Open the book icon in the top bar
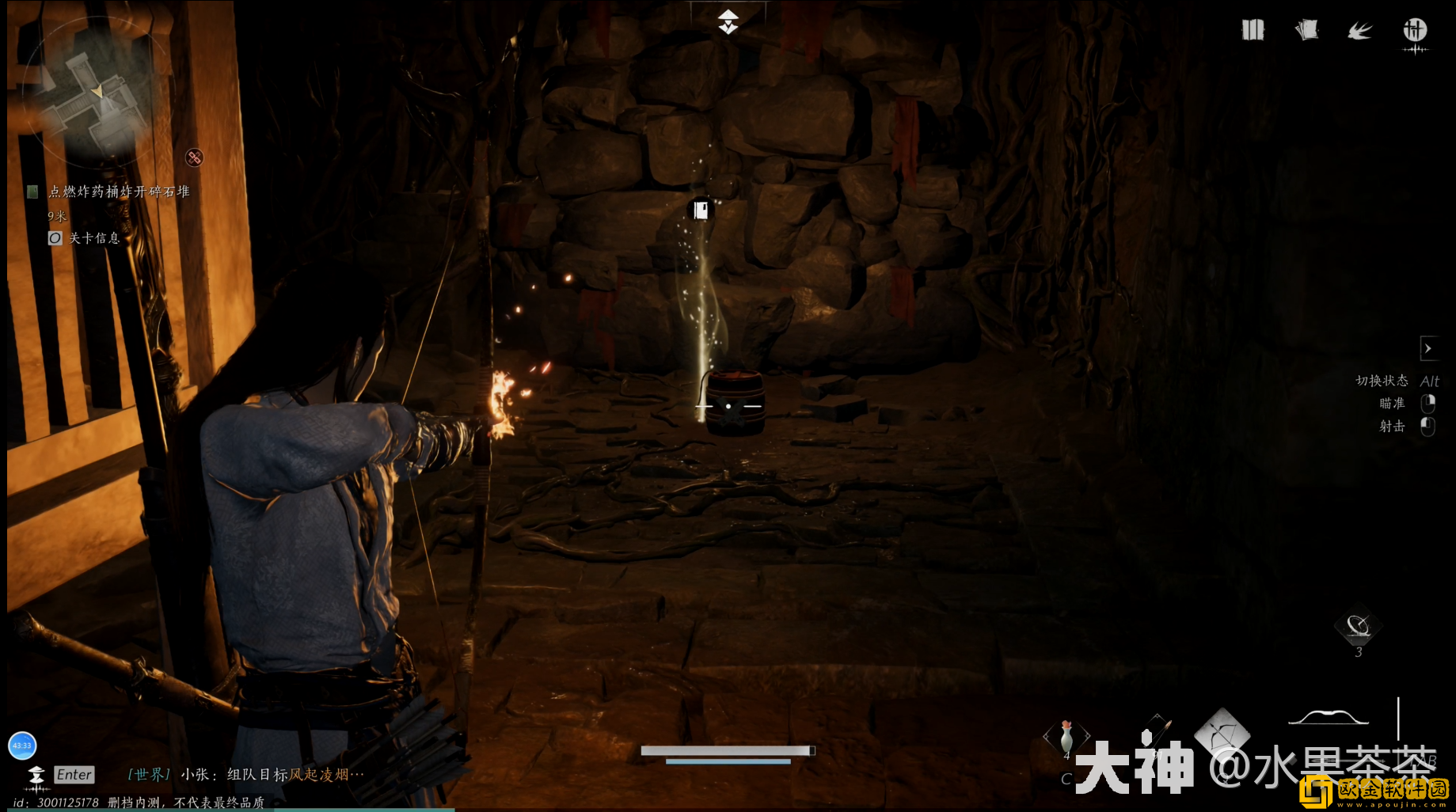Image resolution: width=1456 pixels, height=812 pixels. pos(1253,31)
